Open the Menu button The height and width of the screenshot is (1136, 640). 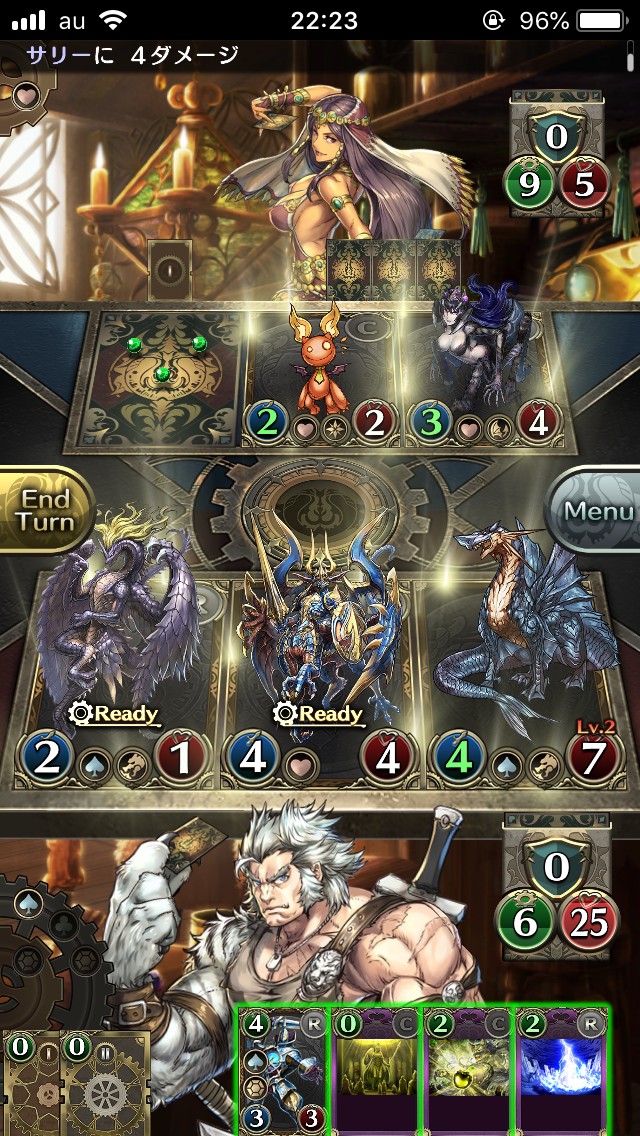click(x=596, y=511)
